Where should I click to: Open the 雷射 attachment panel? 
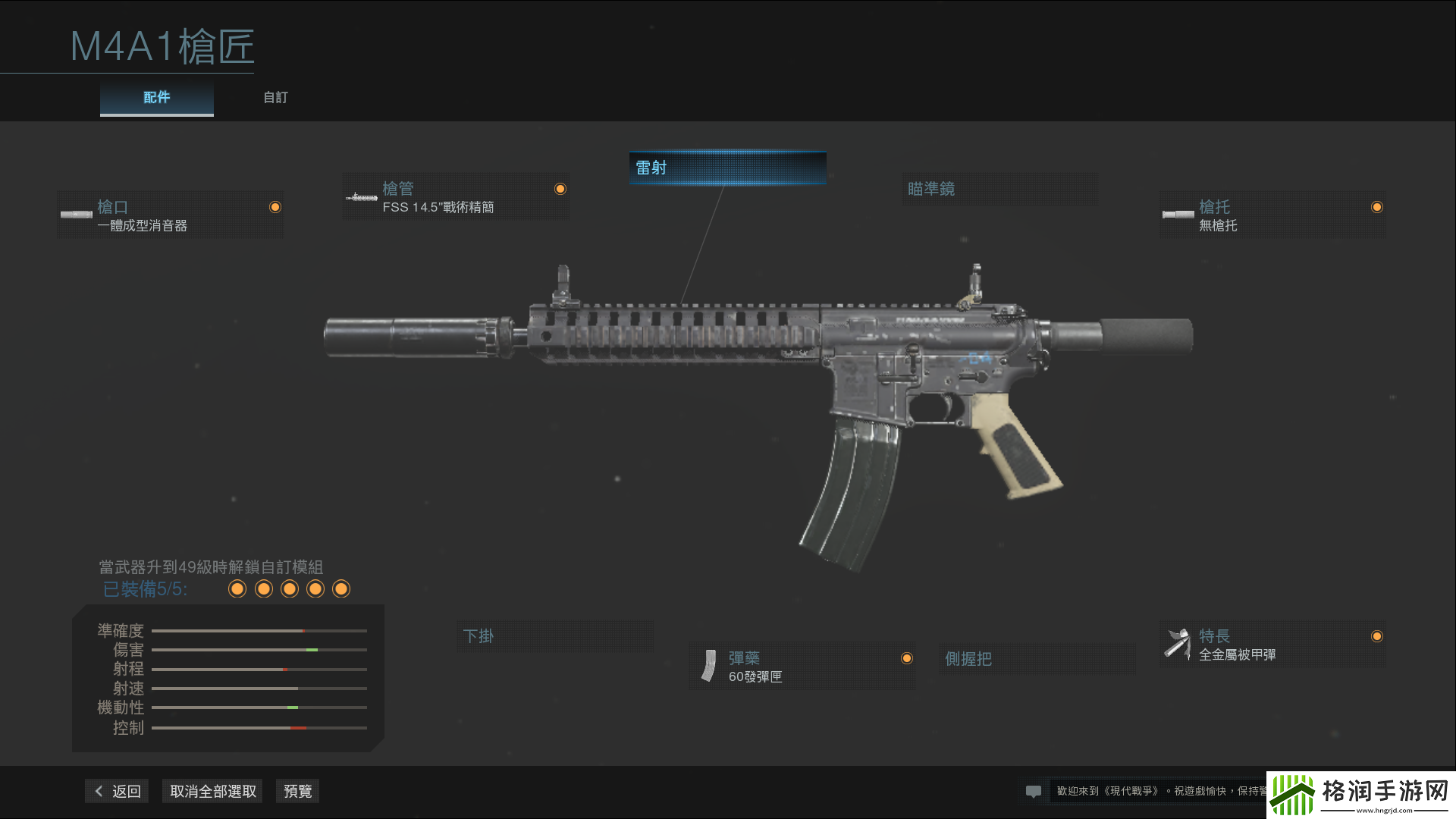[726, 168]
